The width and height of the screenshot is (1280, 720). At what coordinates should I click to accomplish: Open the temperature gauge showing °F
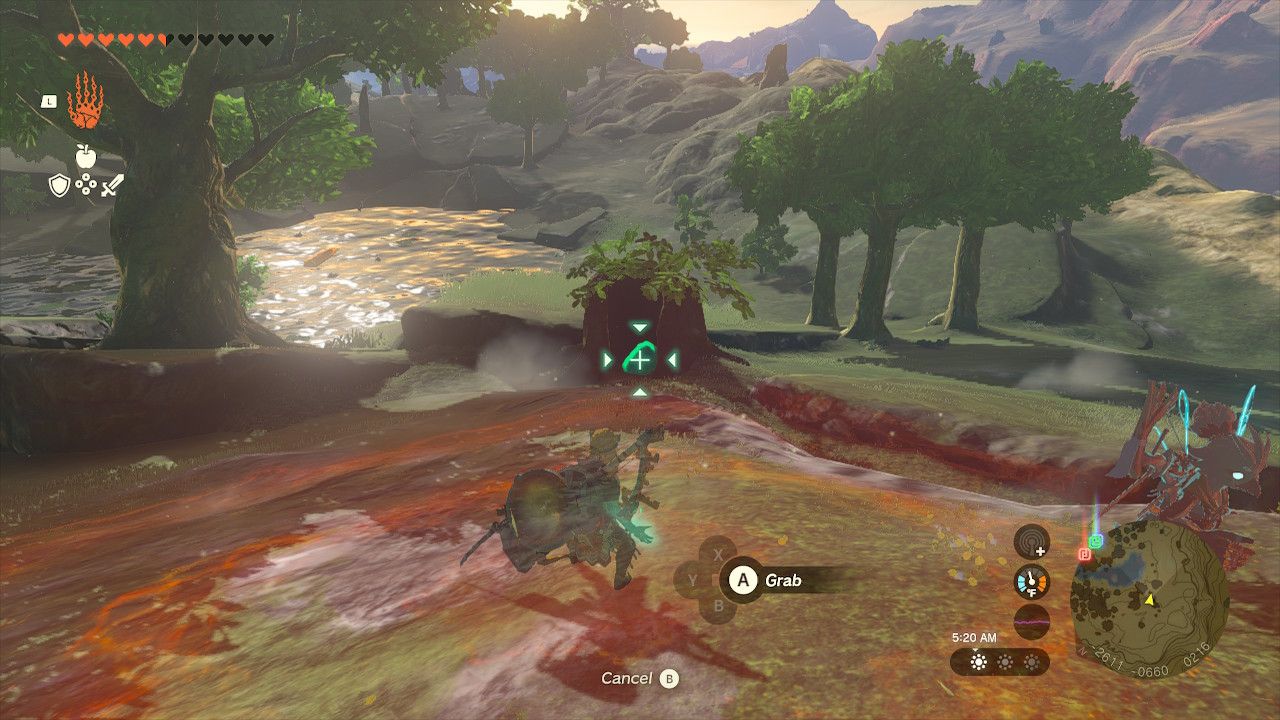tap(1031, 582)
